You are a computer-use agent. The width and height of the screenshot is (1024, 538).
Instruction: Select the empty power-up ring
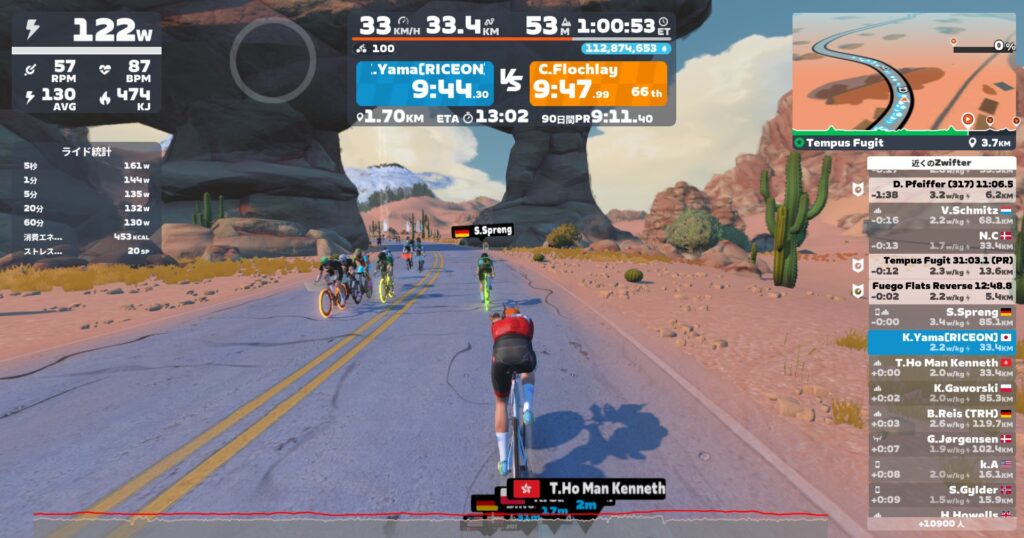273,60
